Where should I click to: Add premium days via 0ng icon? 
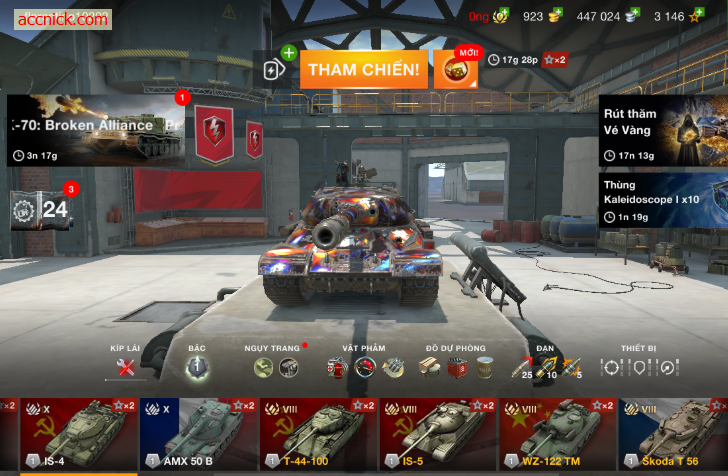tap(500, 16)
